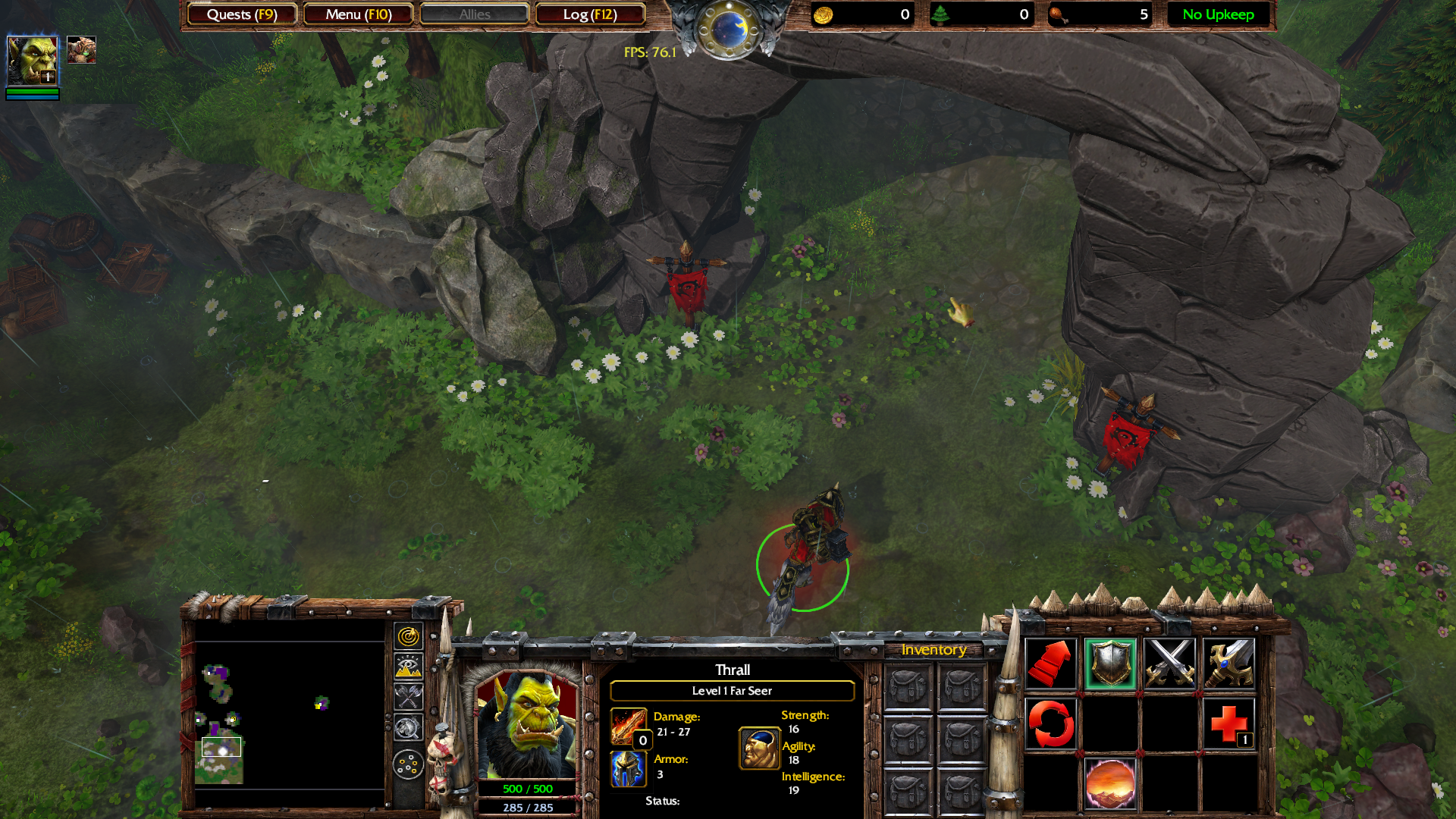Open the Quests (F9) panel
The image size is (1456, 819).
(x=242, y=14)
